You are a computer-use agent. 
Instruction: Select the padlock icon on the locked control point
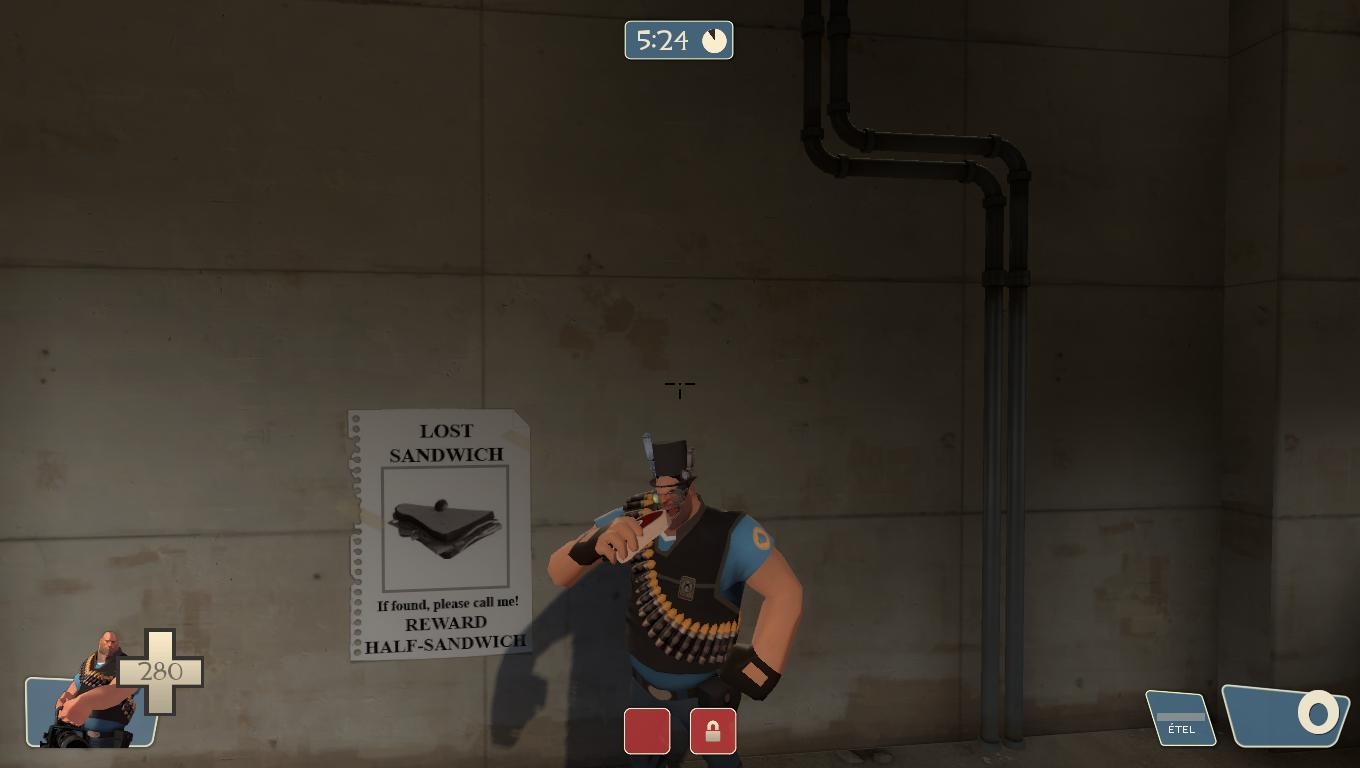pos(713,731)
